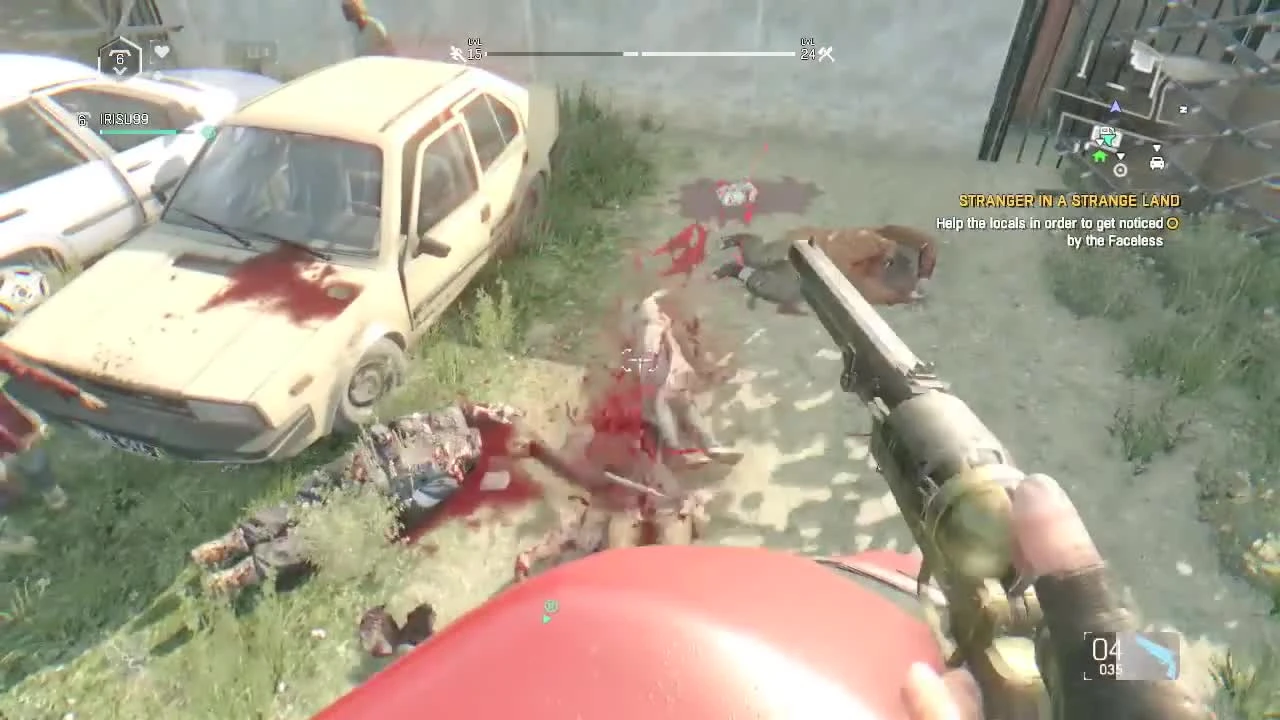Image resolution: width=1280 pixels, height=720 pixels.
Task: Click the heart health icon near the level badge
Action: tap(162, 51)
